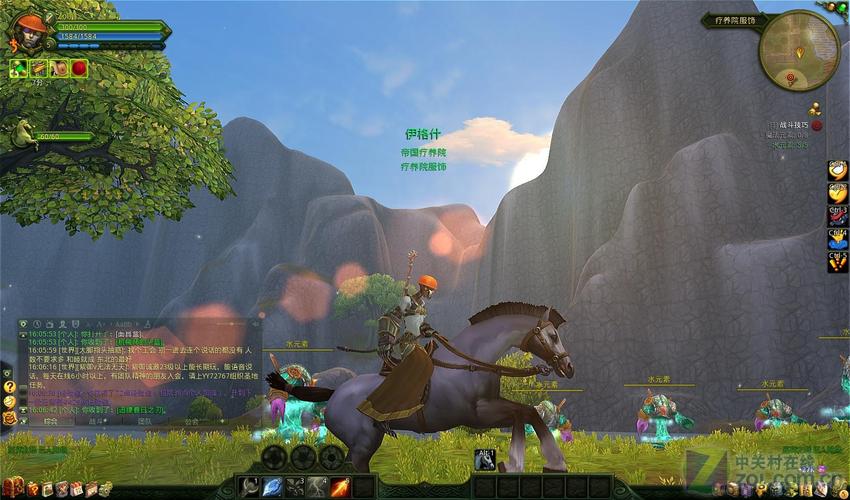
Task: Select the red orb buff icon
Action: (79, 68)
